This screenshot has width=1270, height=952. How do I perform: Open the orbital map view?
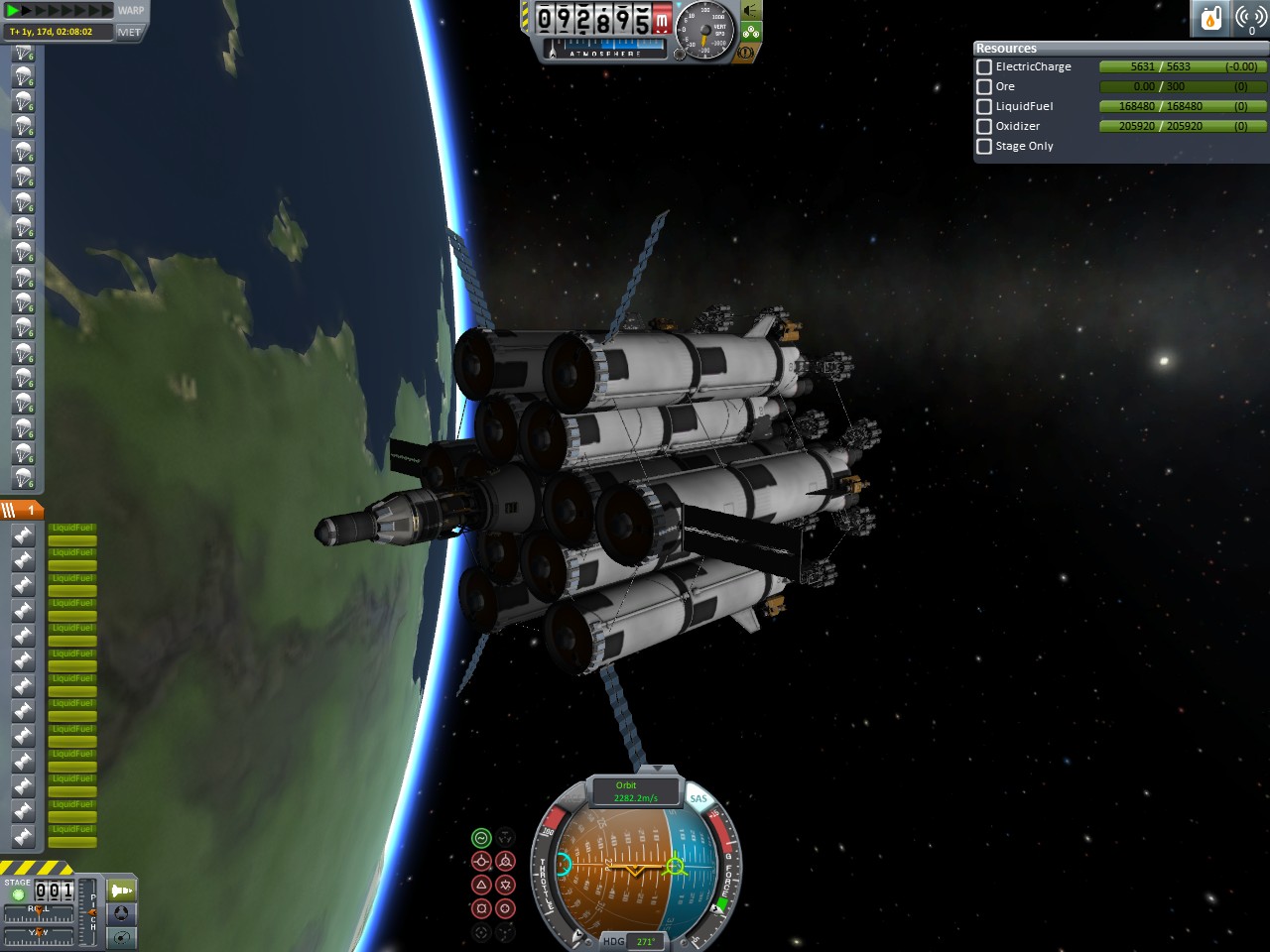tap(121, 936)
